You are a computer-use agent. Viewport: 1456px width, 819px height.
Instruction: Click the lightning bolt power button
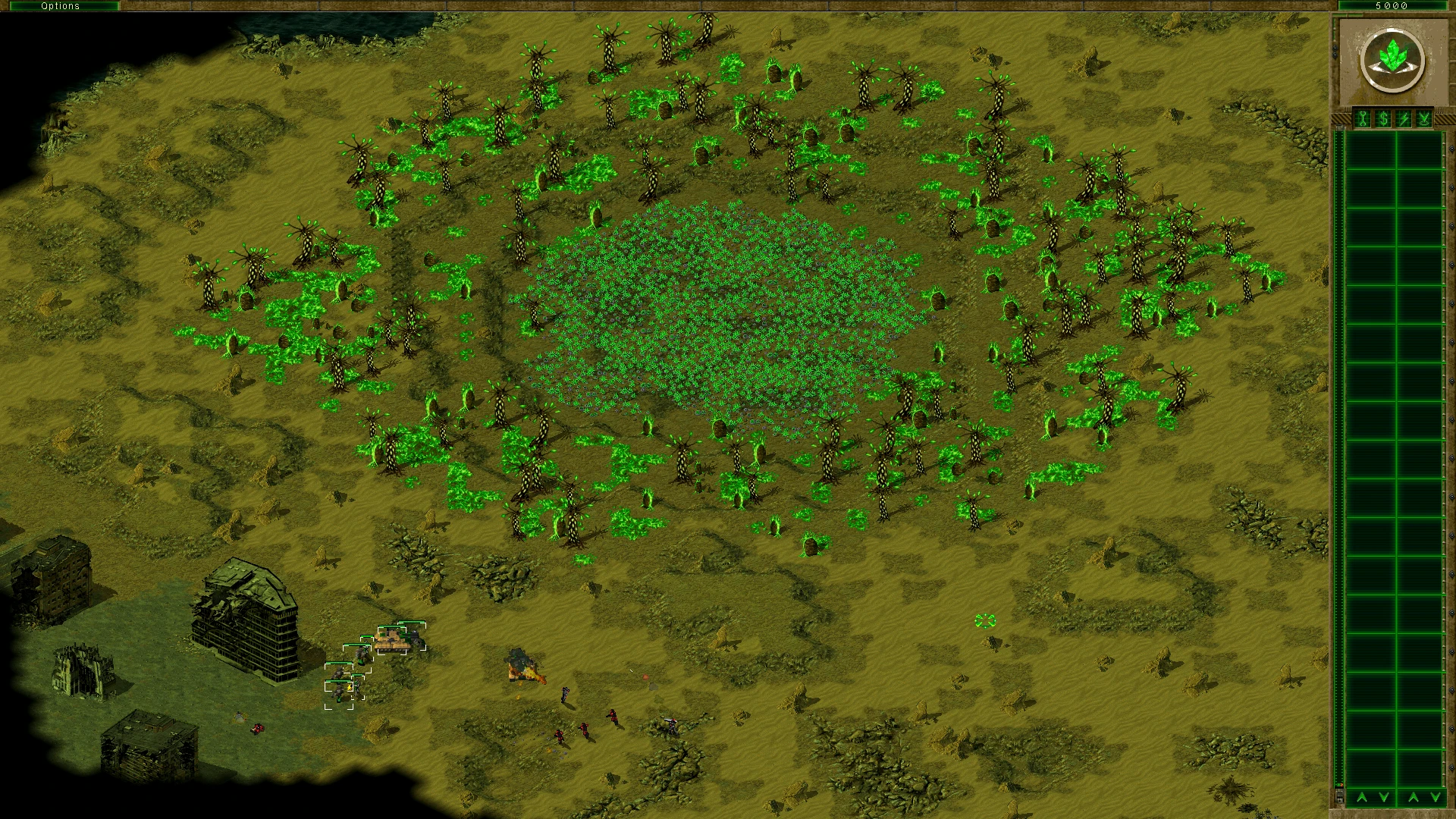click(x=1404, y=119)
